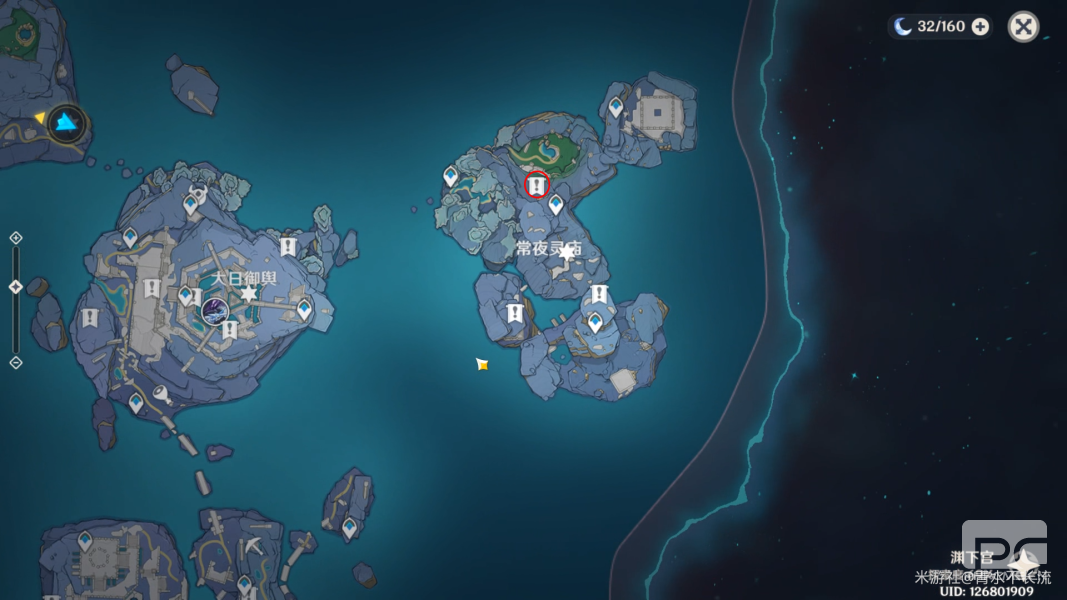The width and height of the screenshot is (1067, 600).
Task: Select the yellow player location arrow
Action: pyautogui.click(x=482, y=364)
